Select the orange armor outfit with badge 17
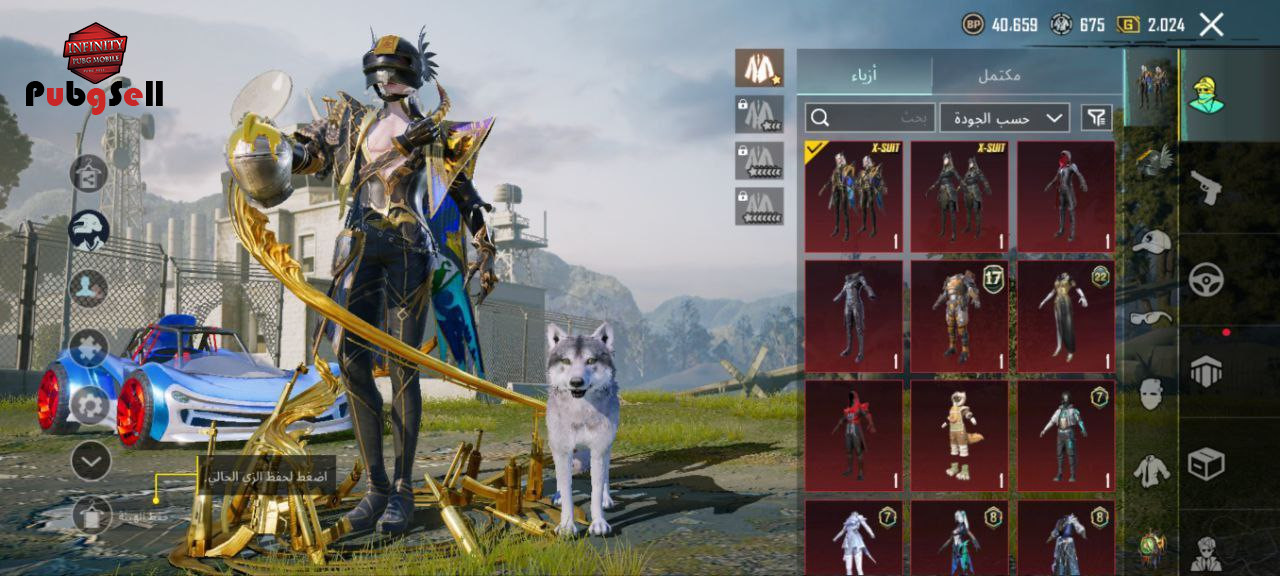This screenshot has width=1280, height=576. tap(959, 316)
